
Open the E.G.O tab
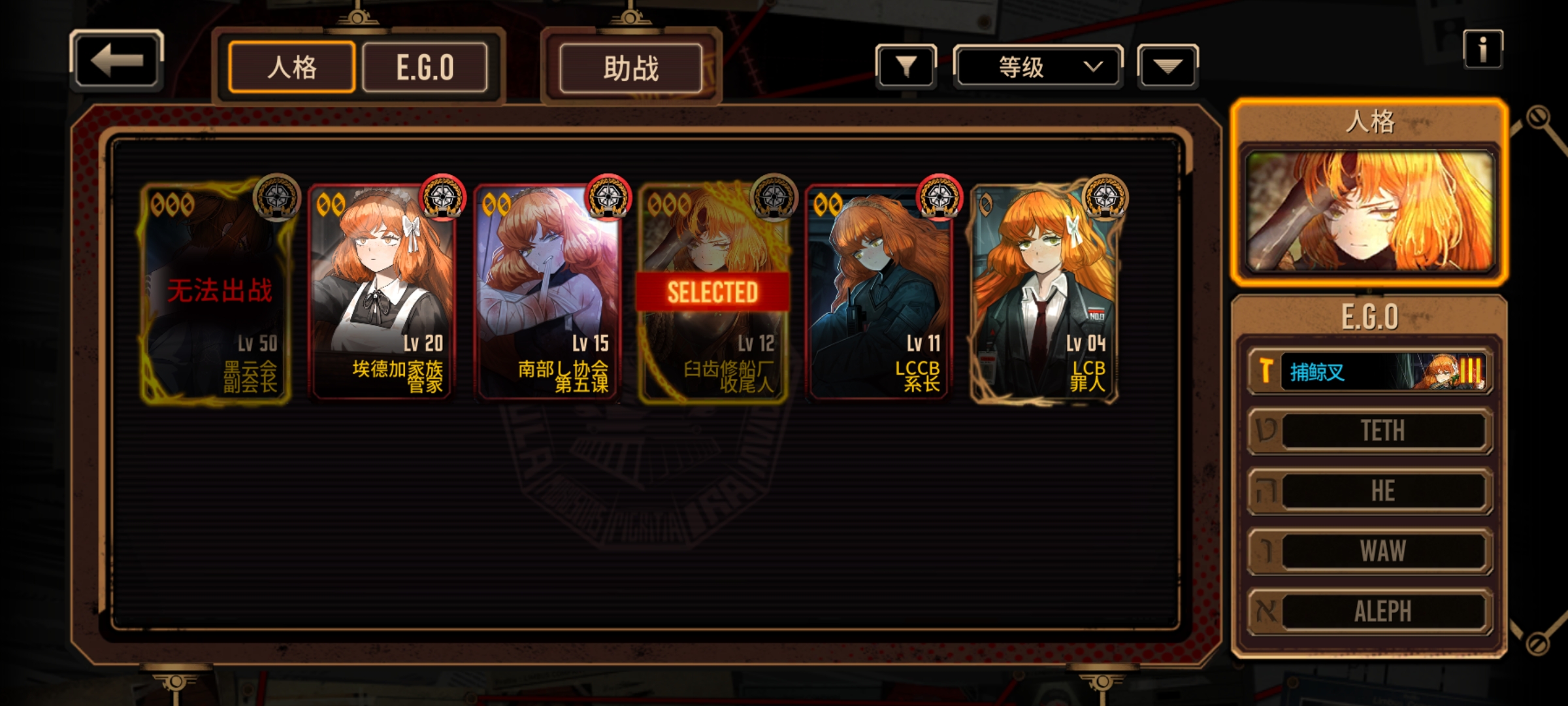pos(425,67)
